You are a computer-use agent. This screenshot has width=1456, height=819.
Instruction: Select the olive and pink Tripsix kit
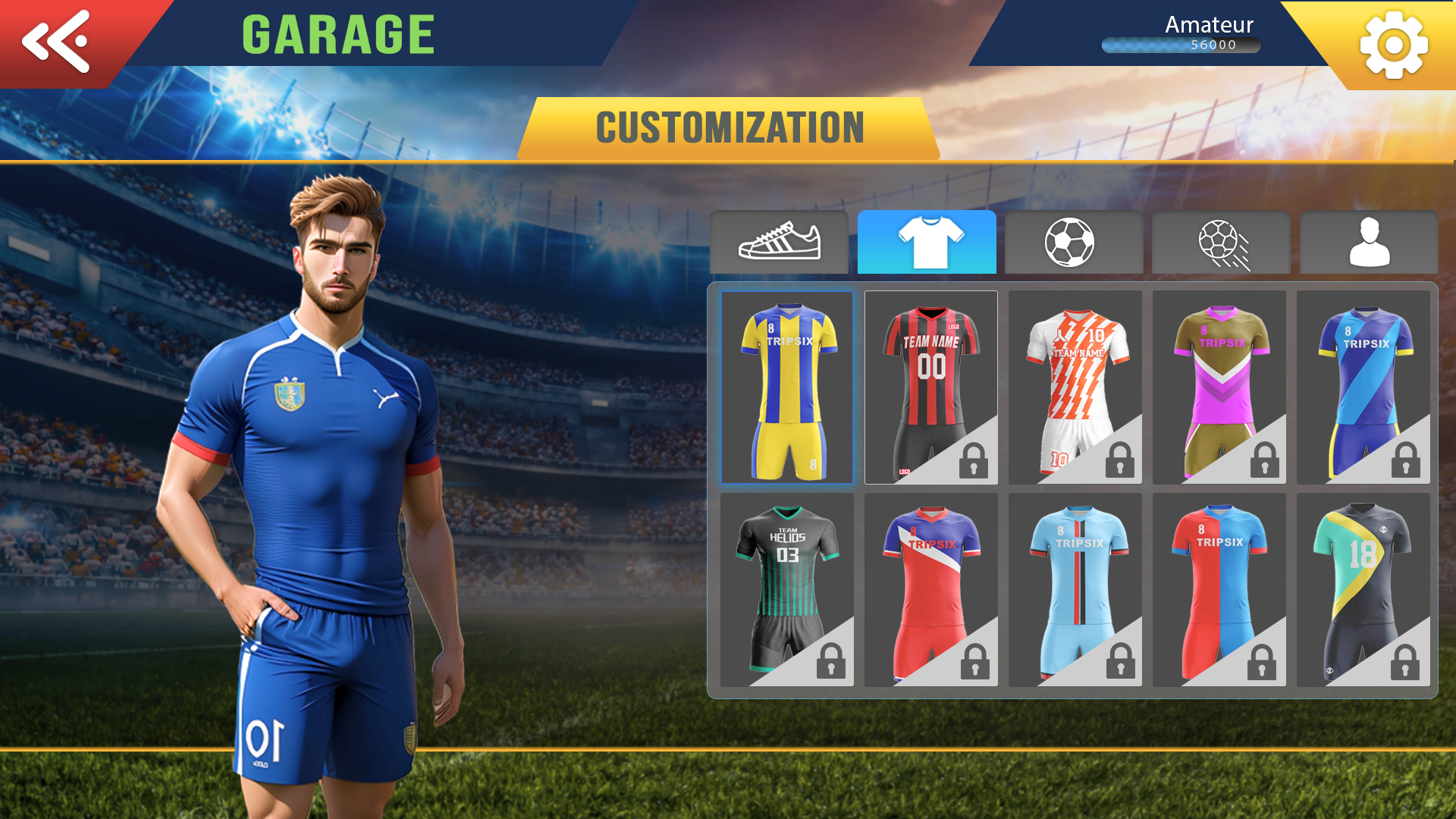tap(1219, 388)
